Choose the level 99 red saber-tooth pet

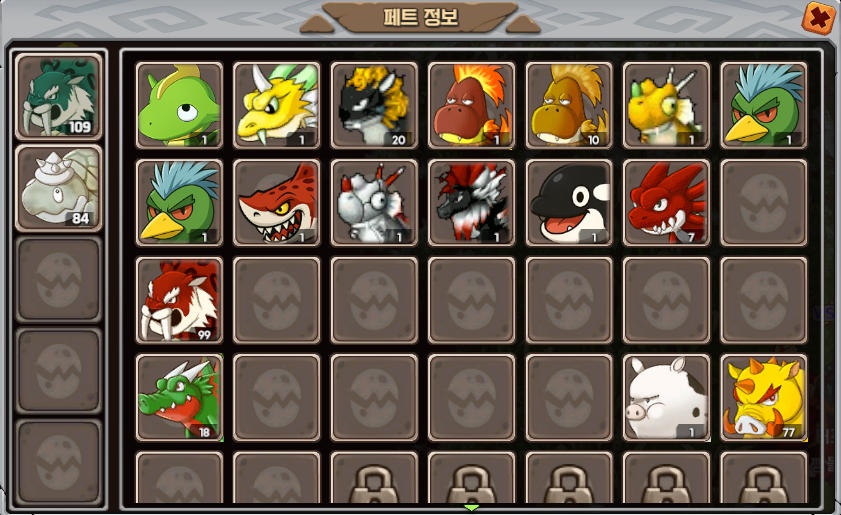pyautogui.click(x=179, y=300)
